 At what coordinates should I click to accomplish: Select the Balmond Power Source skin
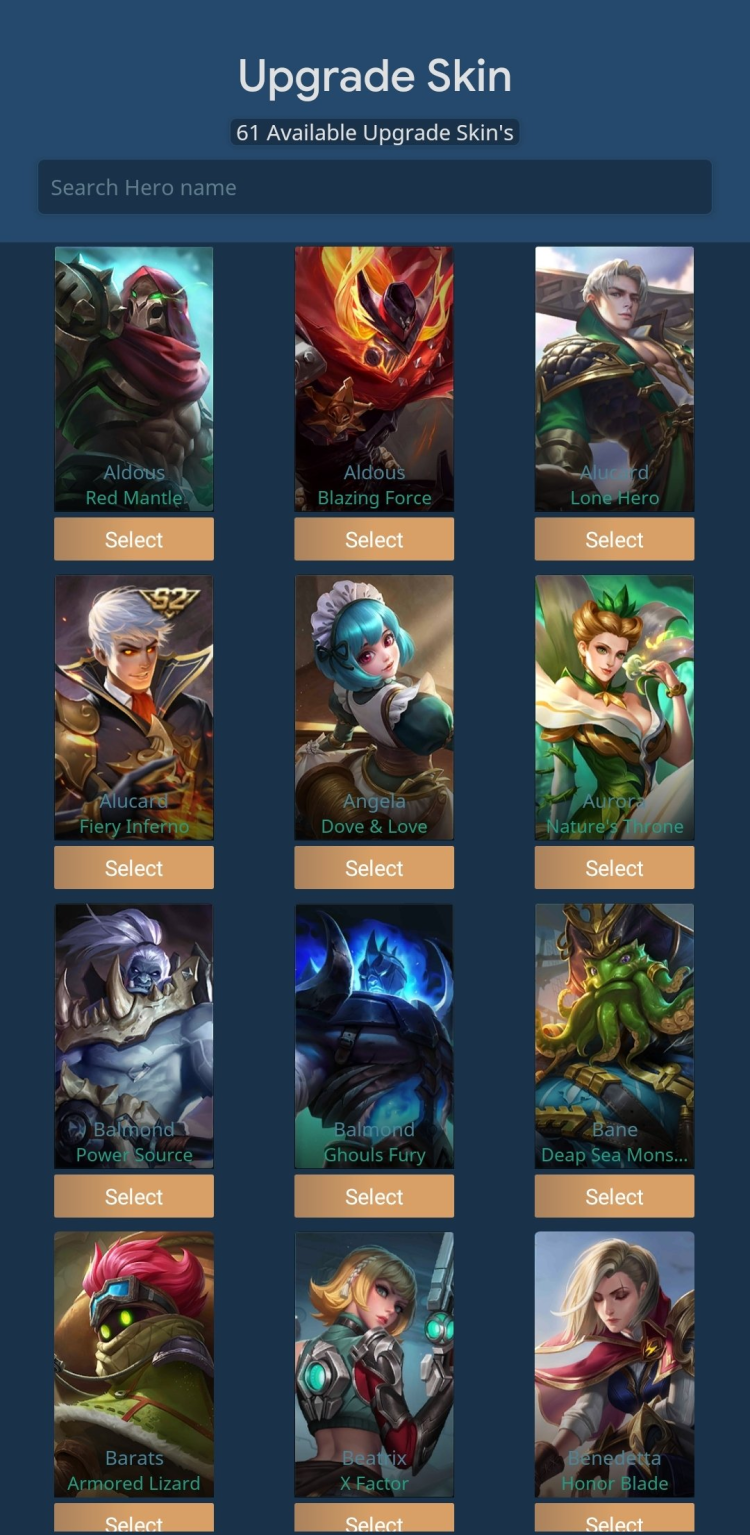click(x=134, y=1196)
